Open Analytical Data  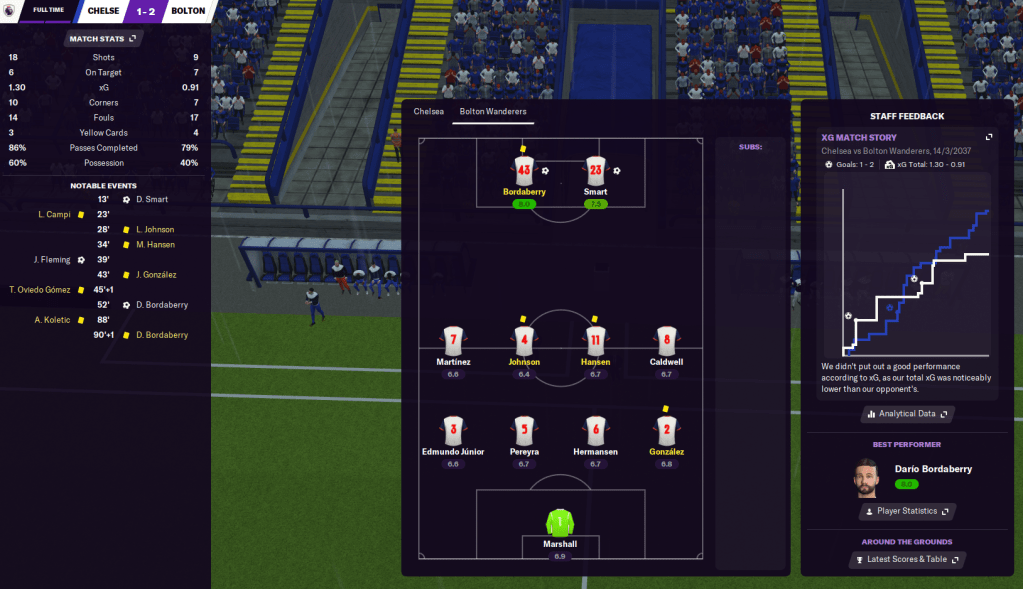click(x=907, y=413)
